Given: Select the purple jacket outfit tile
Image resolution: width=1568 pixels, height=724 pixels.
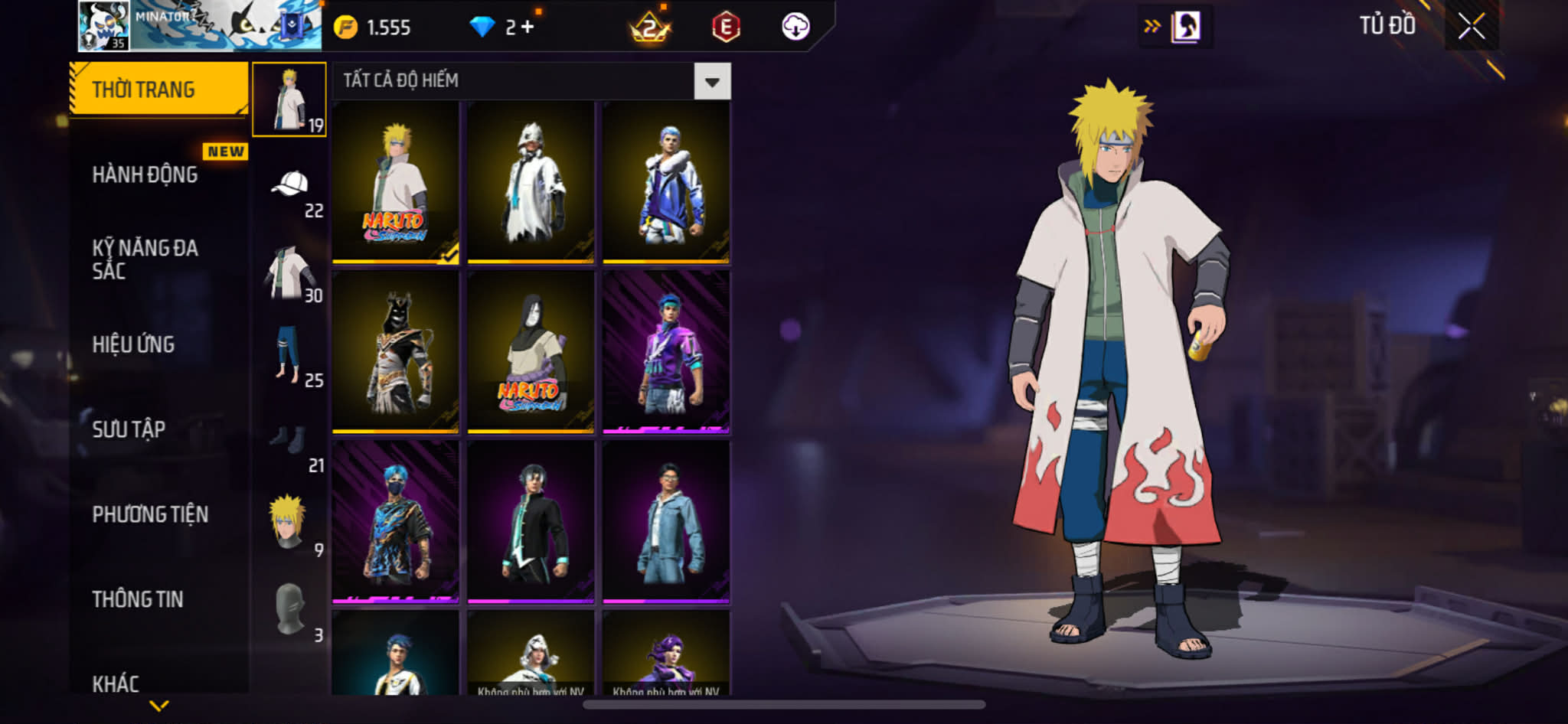Looking at the screenshot, I should (x=665, y=352).
